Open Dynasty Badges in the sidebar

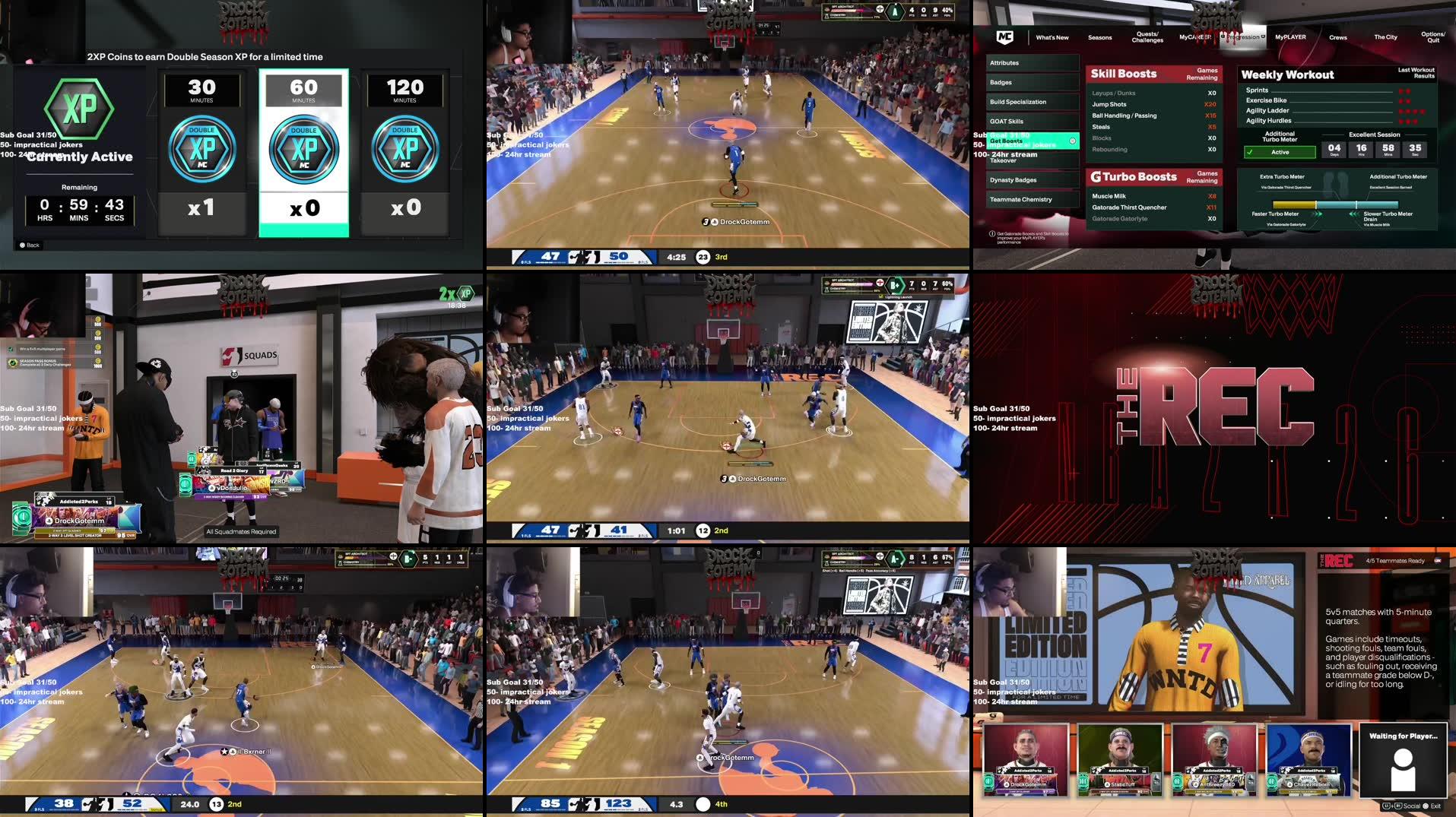[1033, 180]
